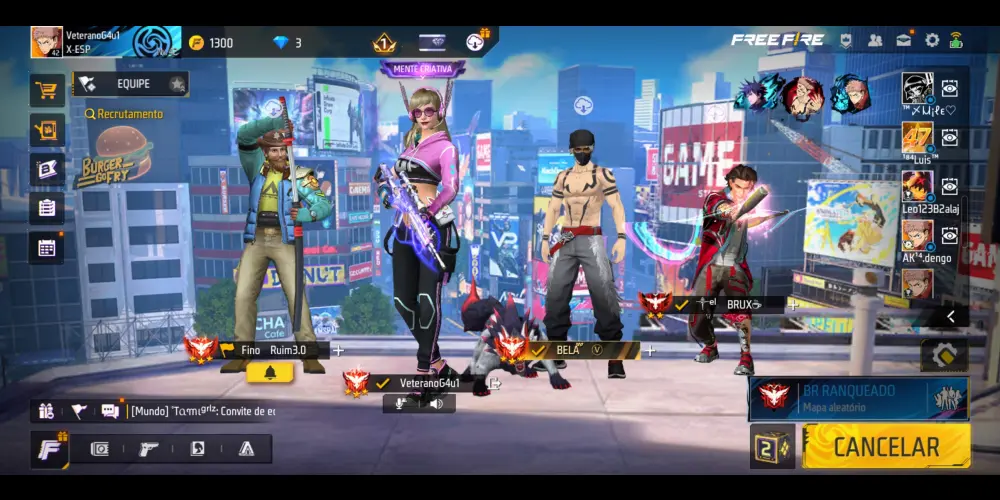This screenshot has width=1000, height=500.
Task: Open the shopping cart store
Action: (x=46, y=91)
